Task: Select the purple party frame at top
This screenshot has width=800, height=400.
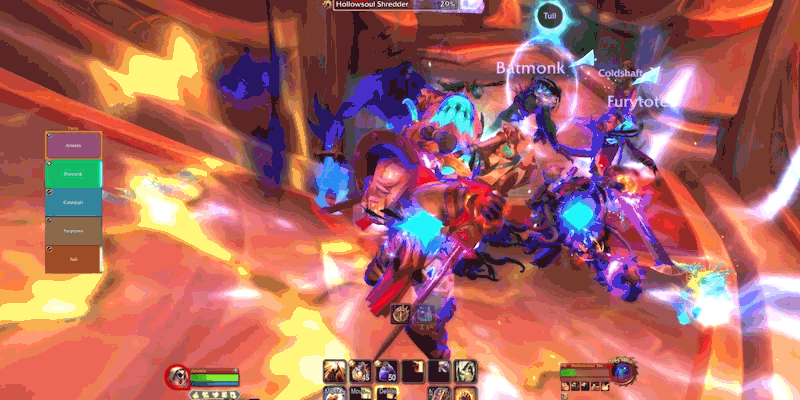Action: (x=72, y=145)
